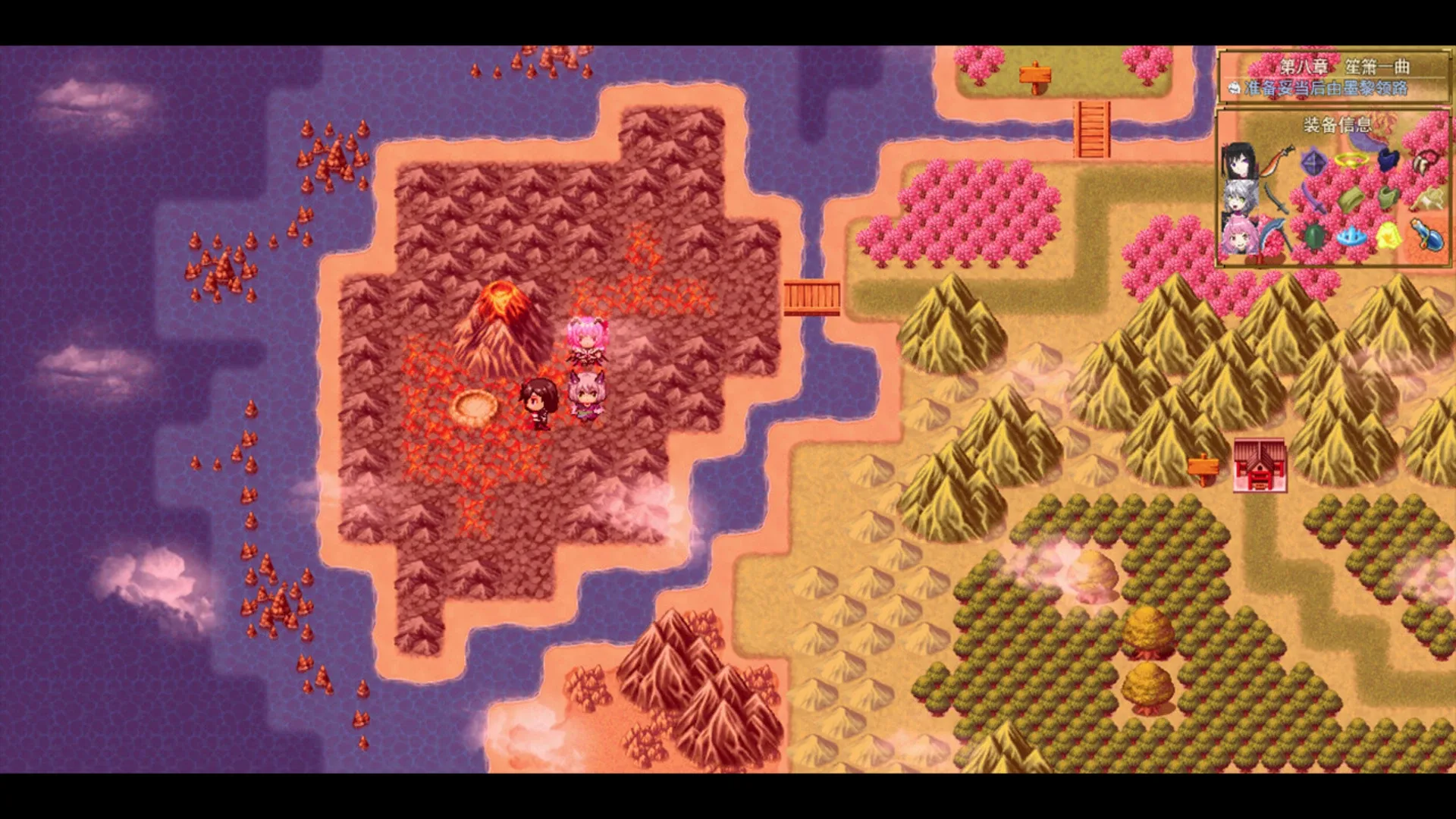
Task: Select the golden halo accessory icon
Action: (1351, 161)
